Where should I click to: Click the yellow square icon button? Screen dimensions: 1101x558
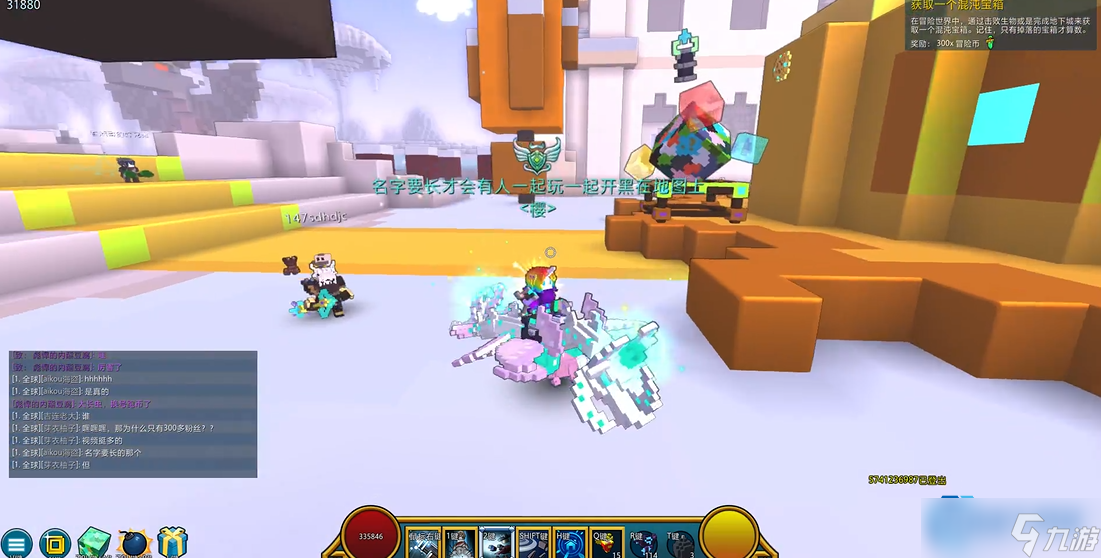[55, 544]
